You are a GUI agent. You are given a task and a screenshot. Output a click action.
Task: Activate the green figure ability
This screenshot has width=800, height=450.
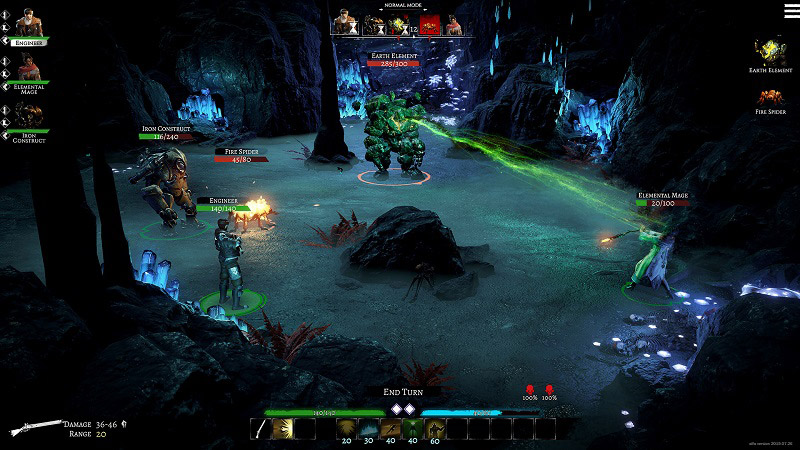pyautogui.click(x=412, y=429)
